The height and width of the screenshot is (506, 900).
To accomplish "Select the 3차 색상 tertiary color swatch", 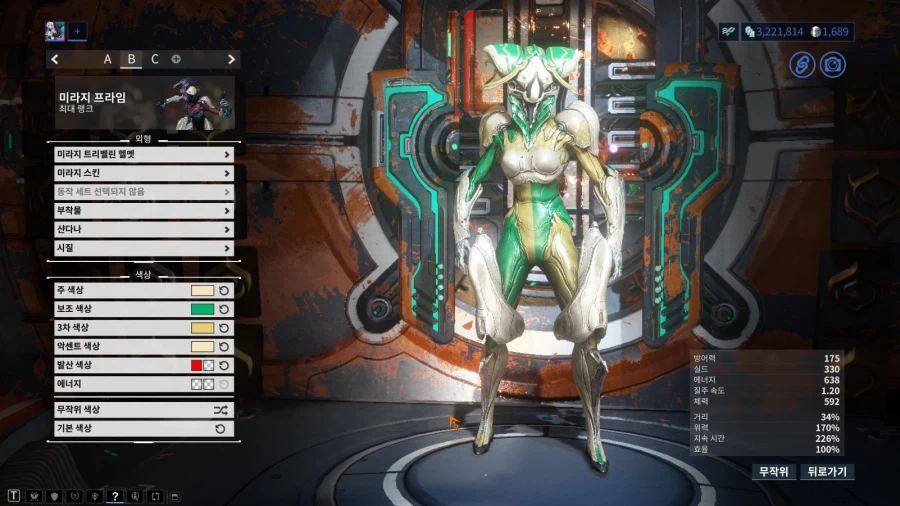I will [x=202, y=327].
